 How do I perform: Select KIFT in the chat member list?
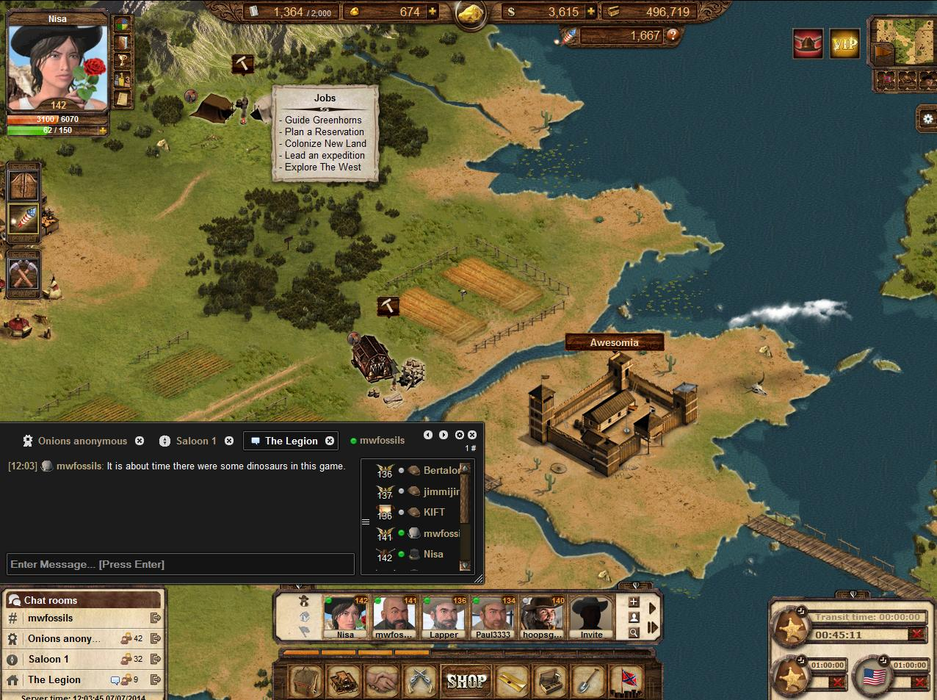434,512
